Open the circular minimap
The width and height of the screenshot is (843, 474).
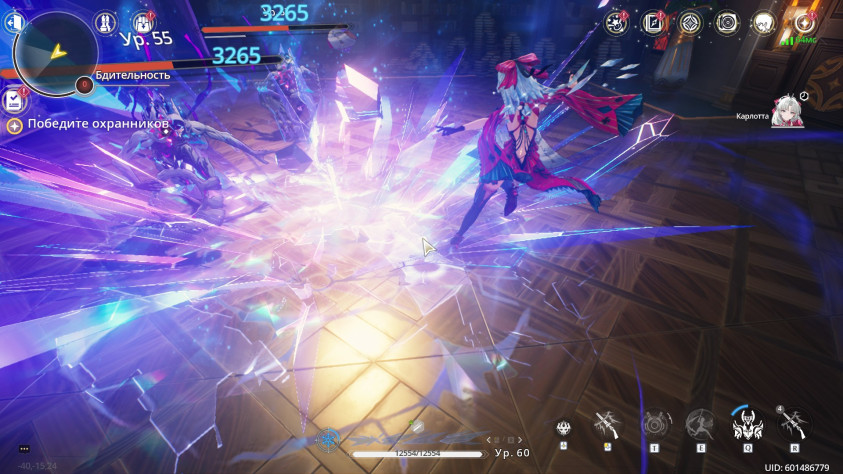coord(55,48)
